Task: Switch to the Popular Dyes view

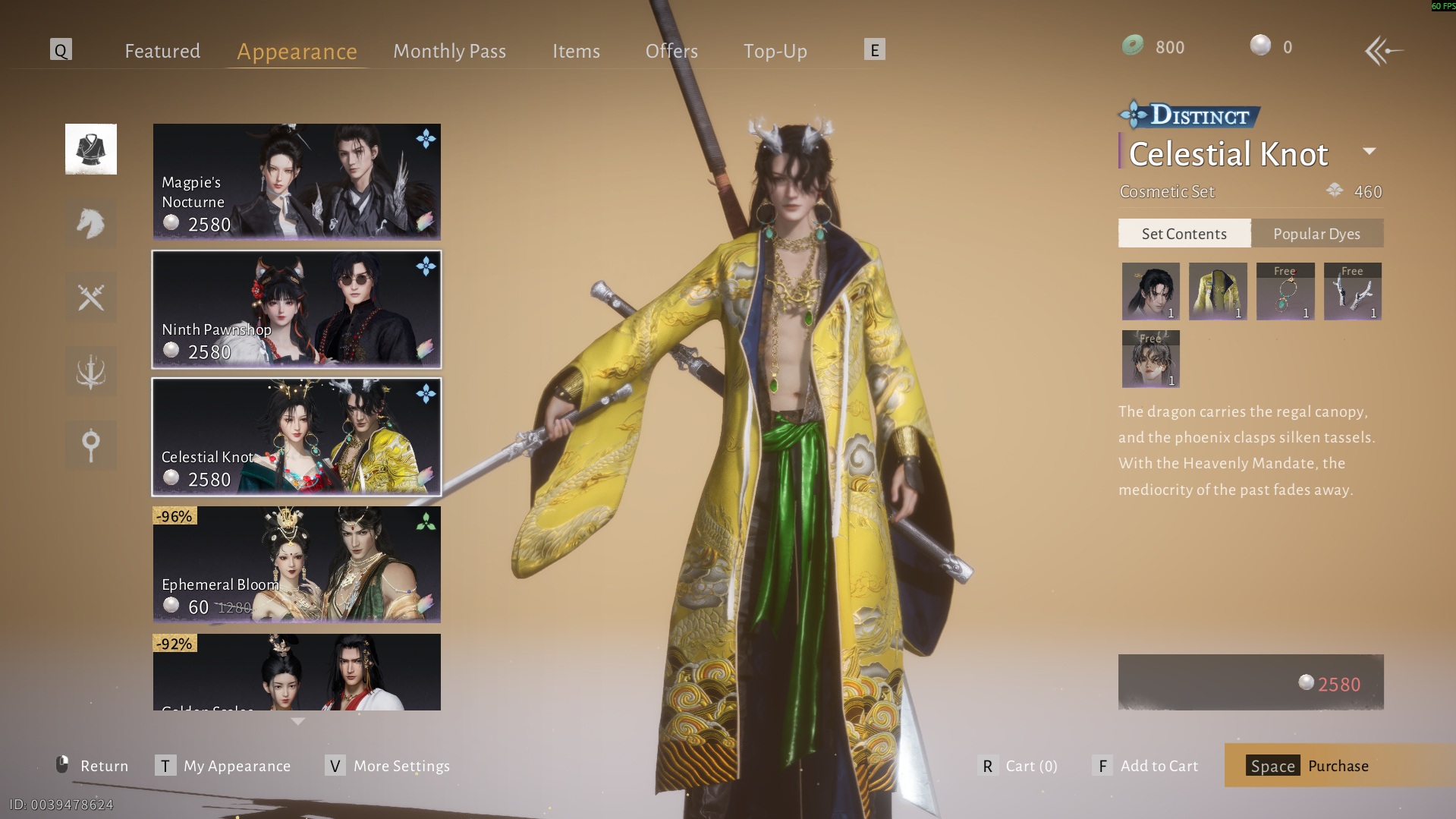Action: click(1318, 233)
